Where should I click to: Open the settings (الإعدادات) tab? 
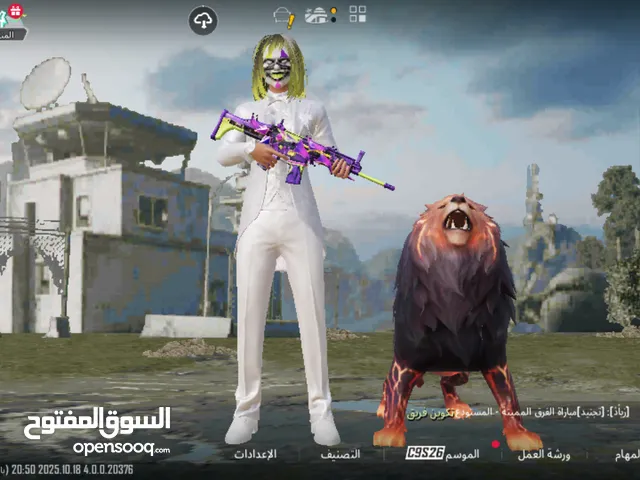click(x=255, y=454)
